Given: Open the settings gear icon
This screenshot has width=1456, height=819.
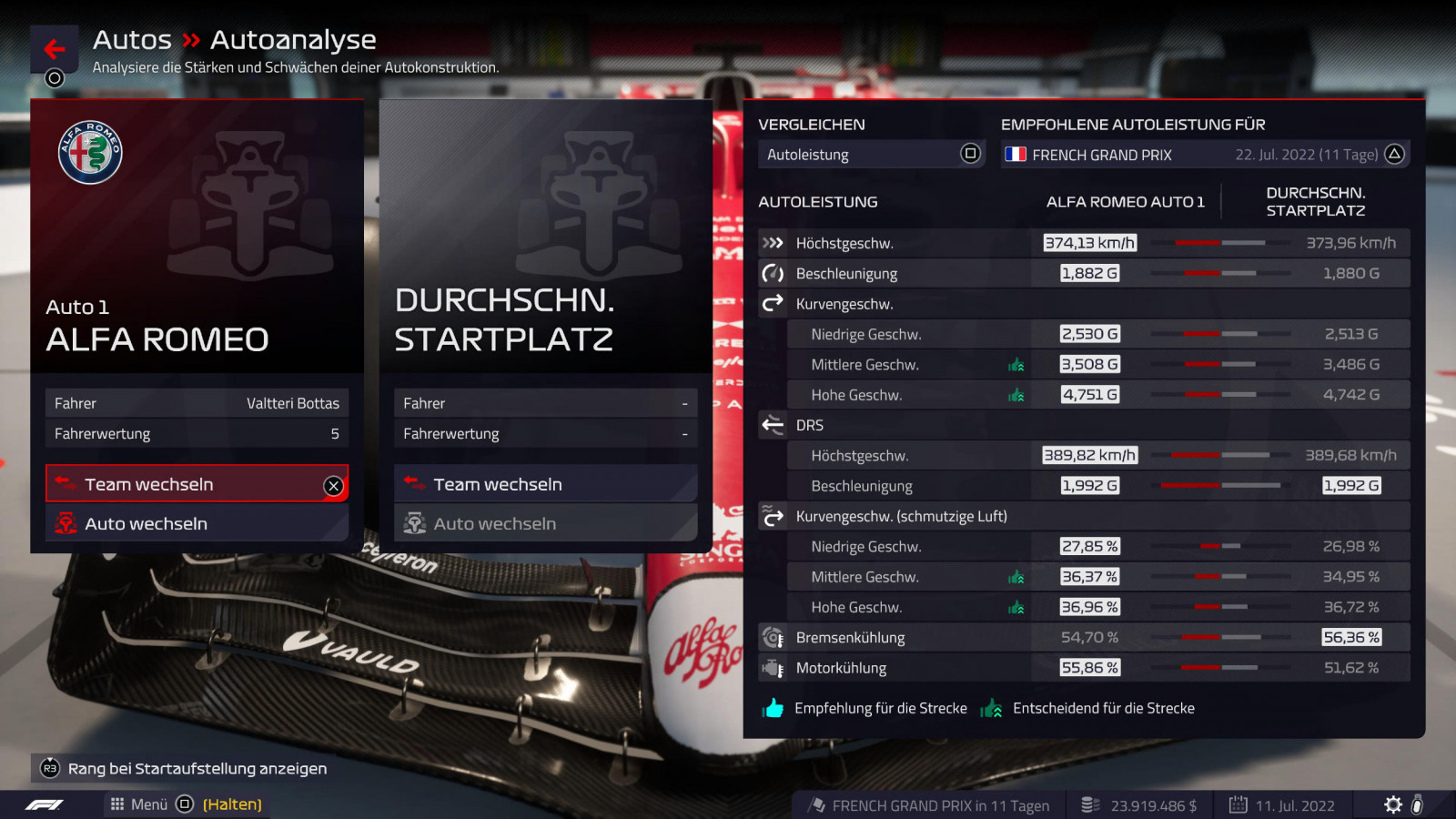Looking at the screenshot, I should (x=1392, y=804).
